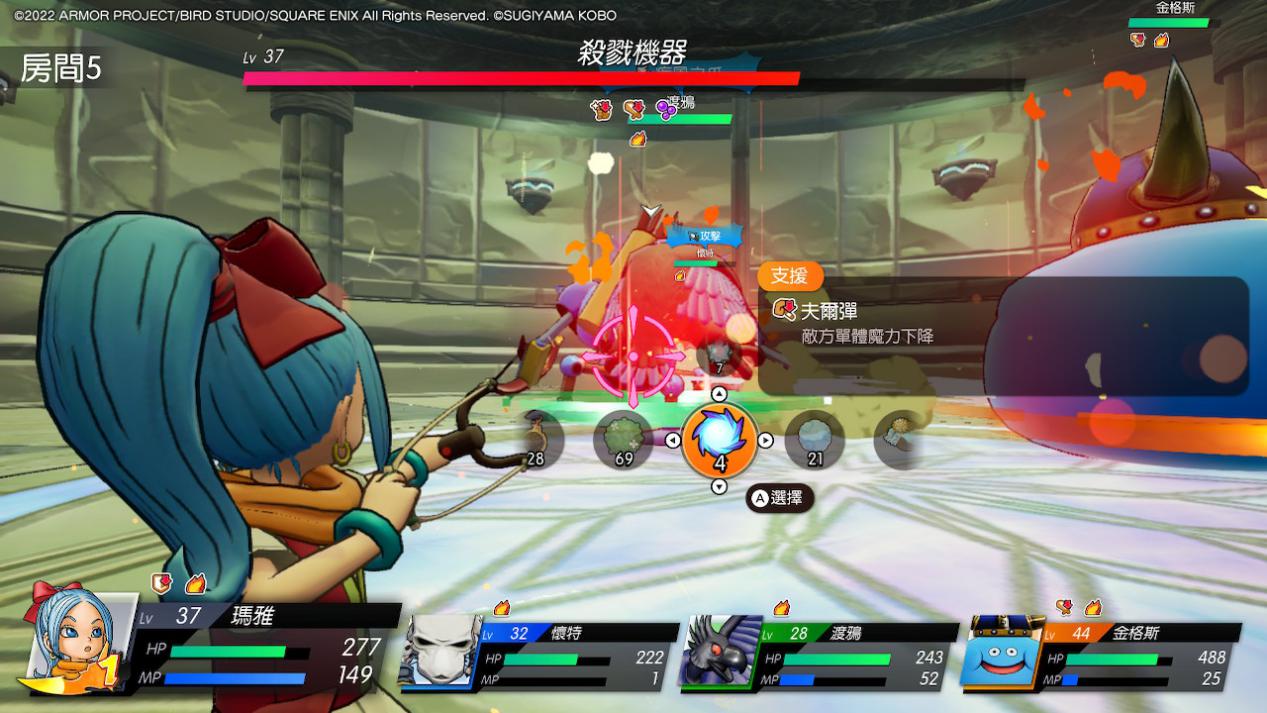Click the down arrow below the selected pellet
This screenshot has width=1267, height=713.
tap(718, 487)
